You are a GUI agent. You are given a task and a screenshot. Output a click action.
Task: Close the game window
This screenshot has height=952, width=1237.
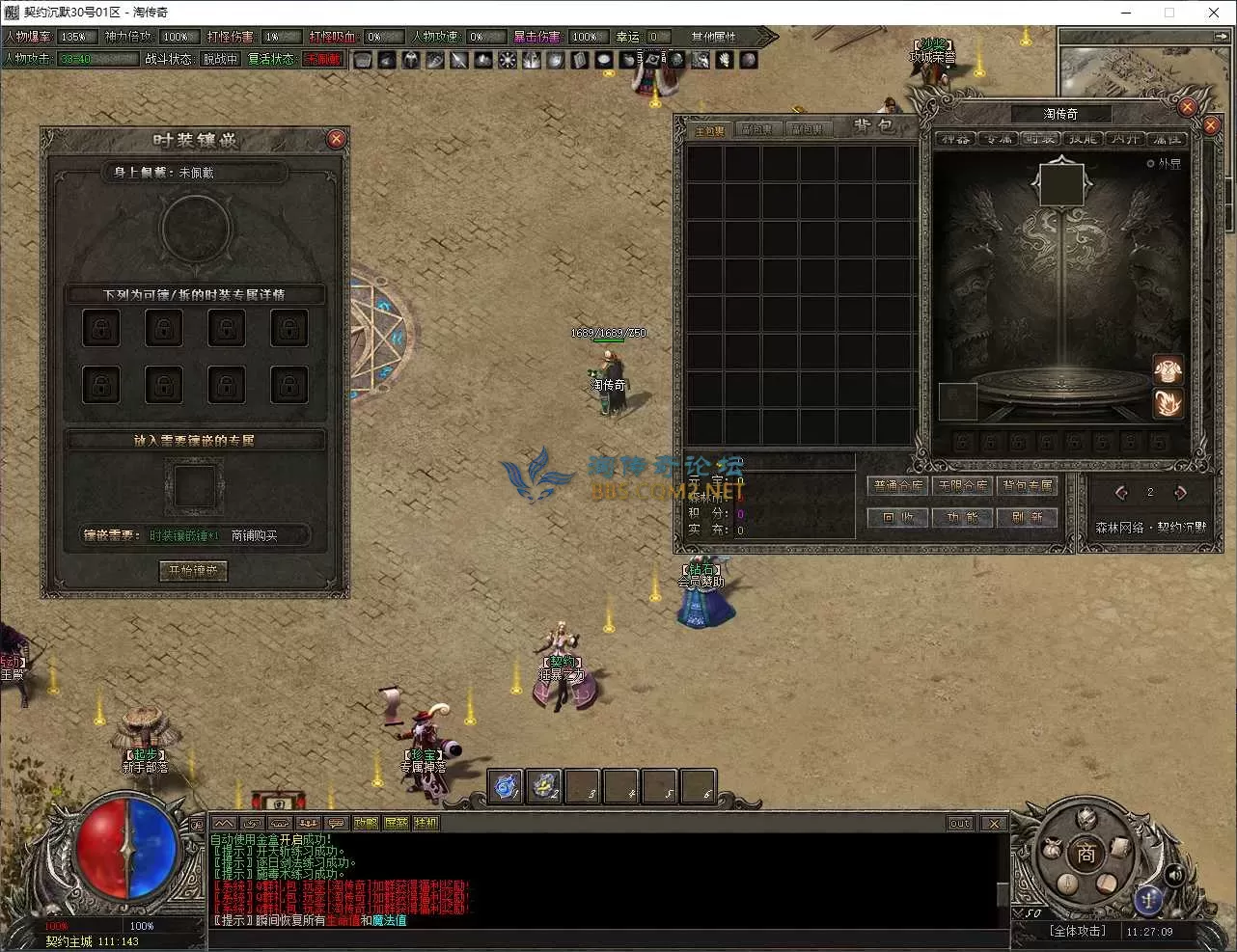click(x=1214, y=13)
